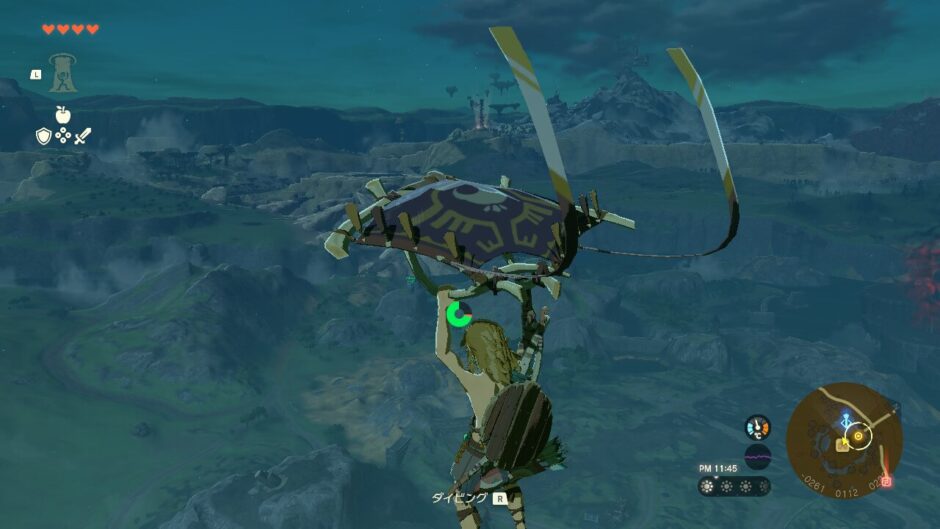Select the red stamp marker at minimap edge
The width and height of the screenshot is (940, 529).
pyautogui.click(x=886, y=481)
